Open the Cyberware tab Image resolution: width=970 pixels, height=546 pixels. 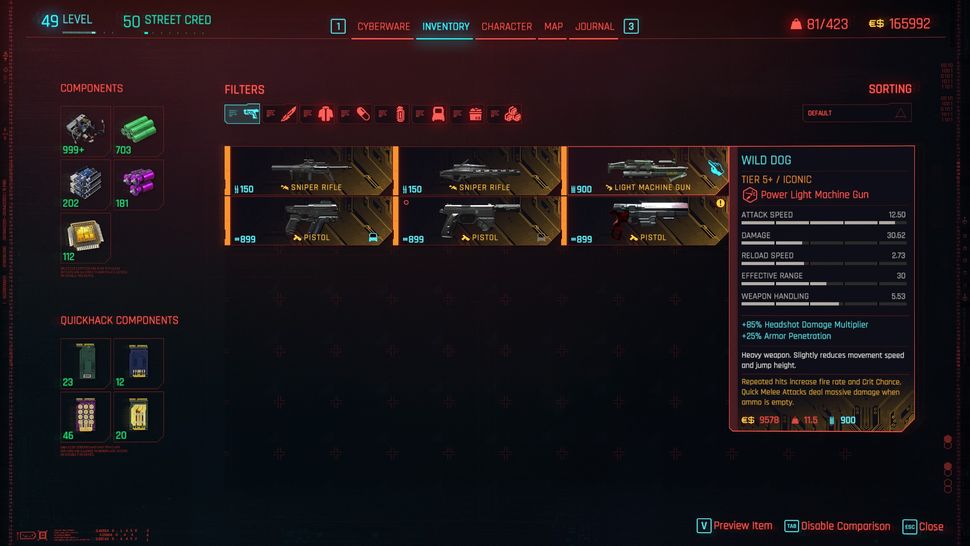coord(383,27)
